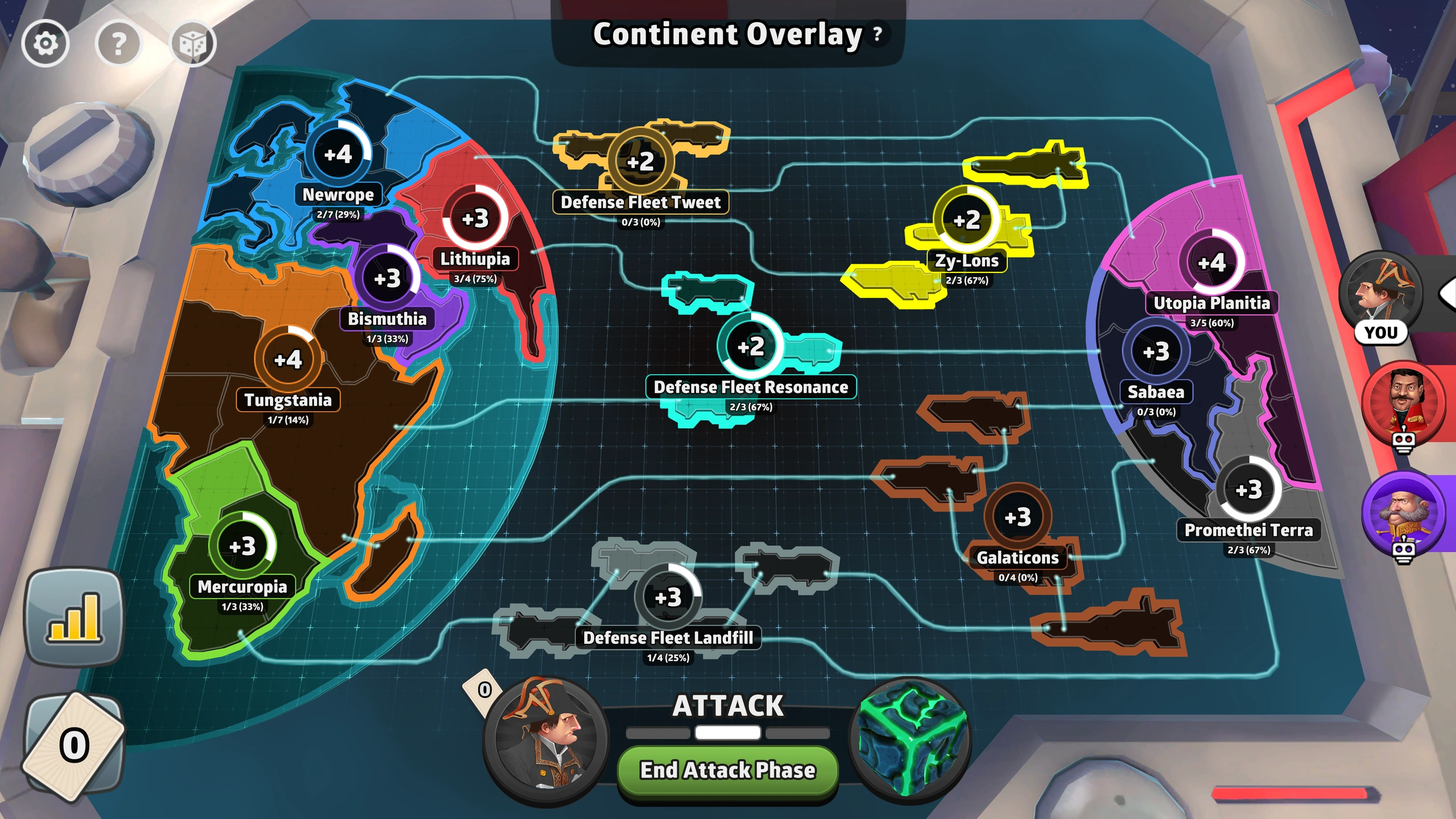
Task: Click the dice icon button
Action: coord(193,44)
